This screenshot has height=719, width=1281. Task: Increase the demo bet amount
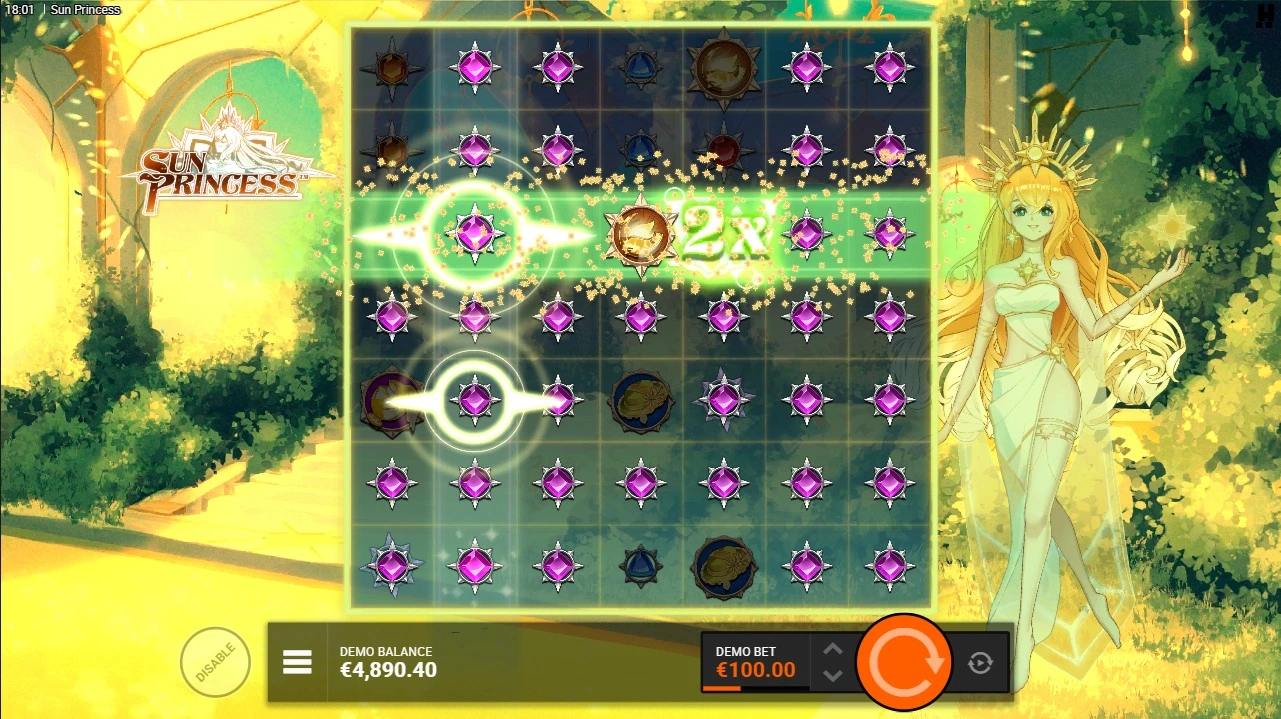point(833,650)
